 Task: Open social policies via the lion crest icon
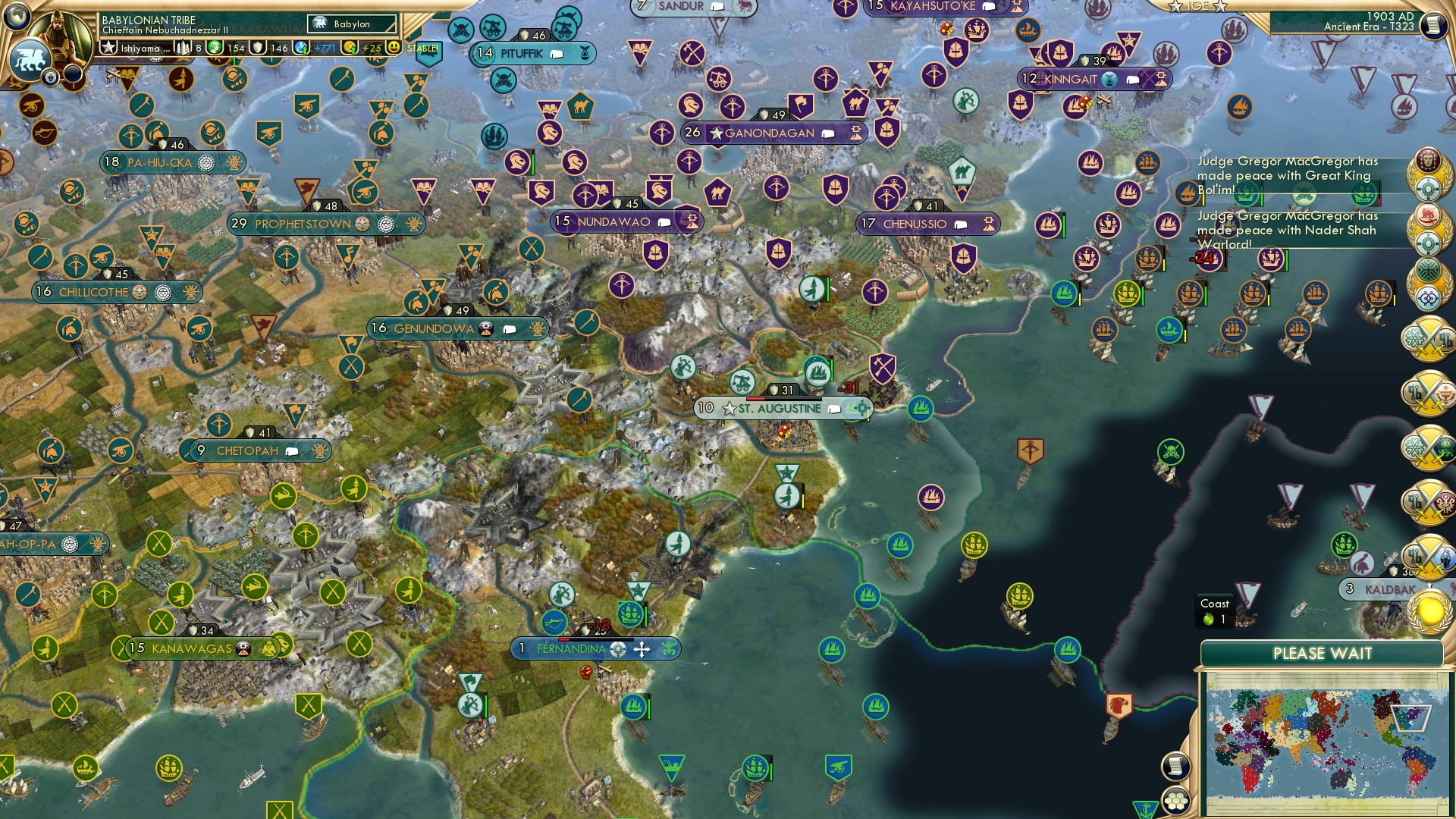31,61
